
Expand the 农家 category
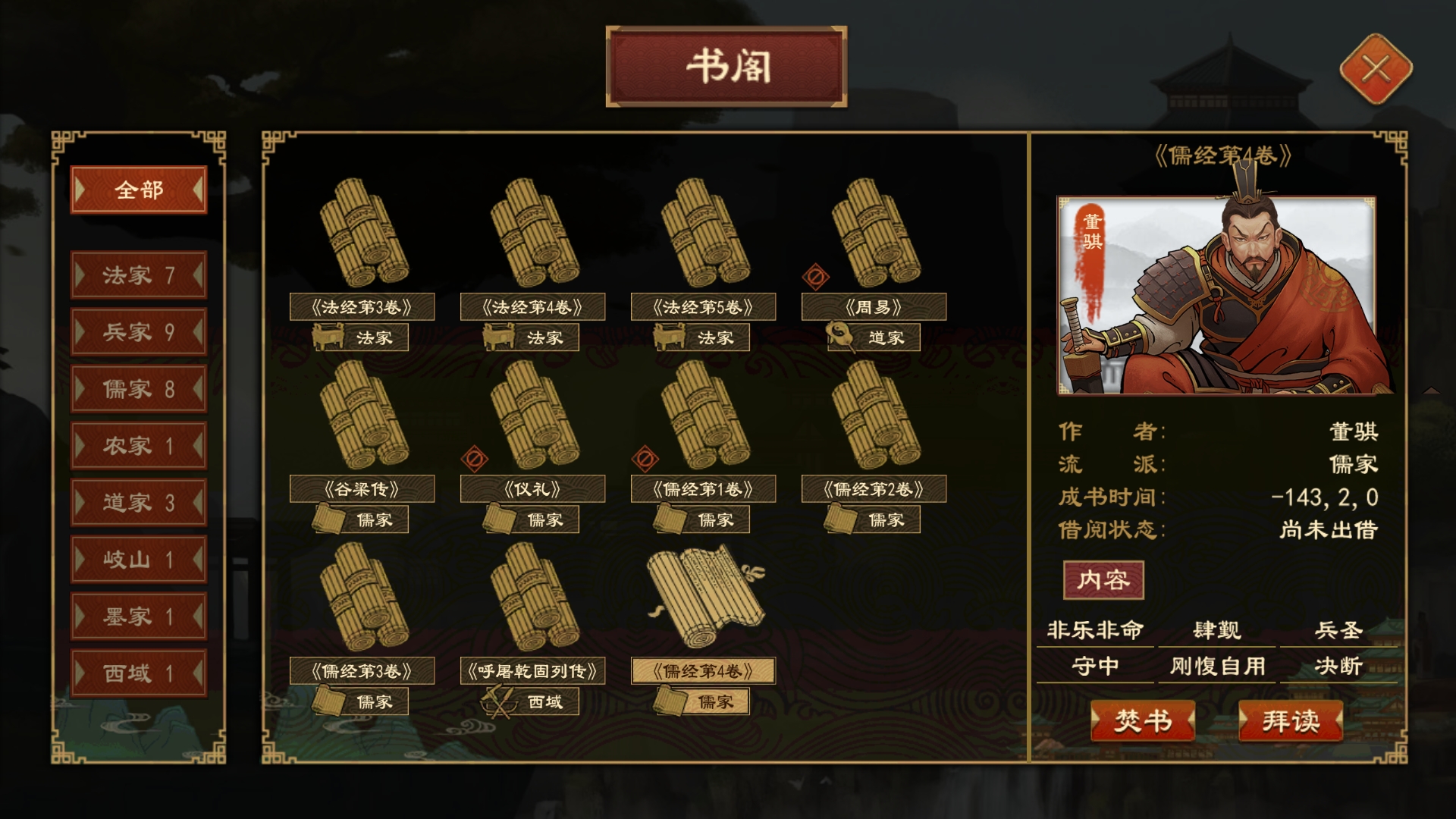[x=138, y=446]
